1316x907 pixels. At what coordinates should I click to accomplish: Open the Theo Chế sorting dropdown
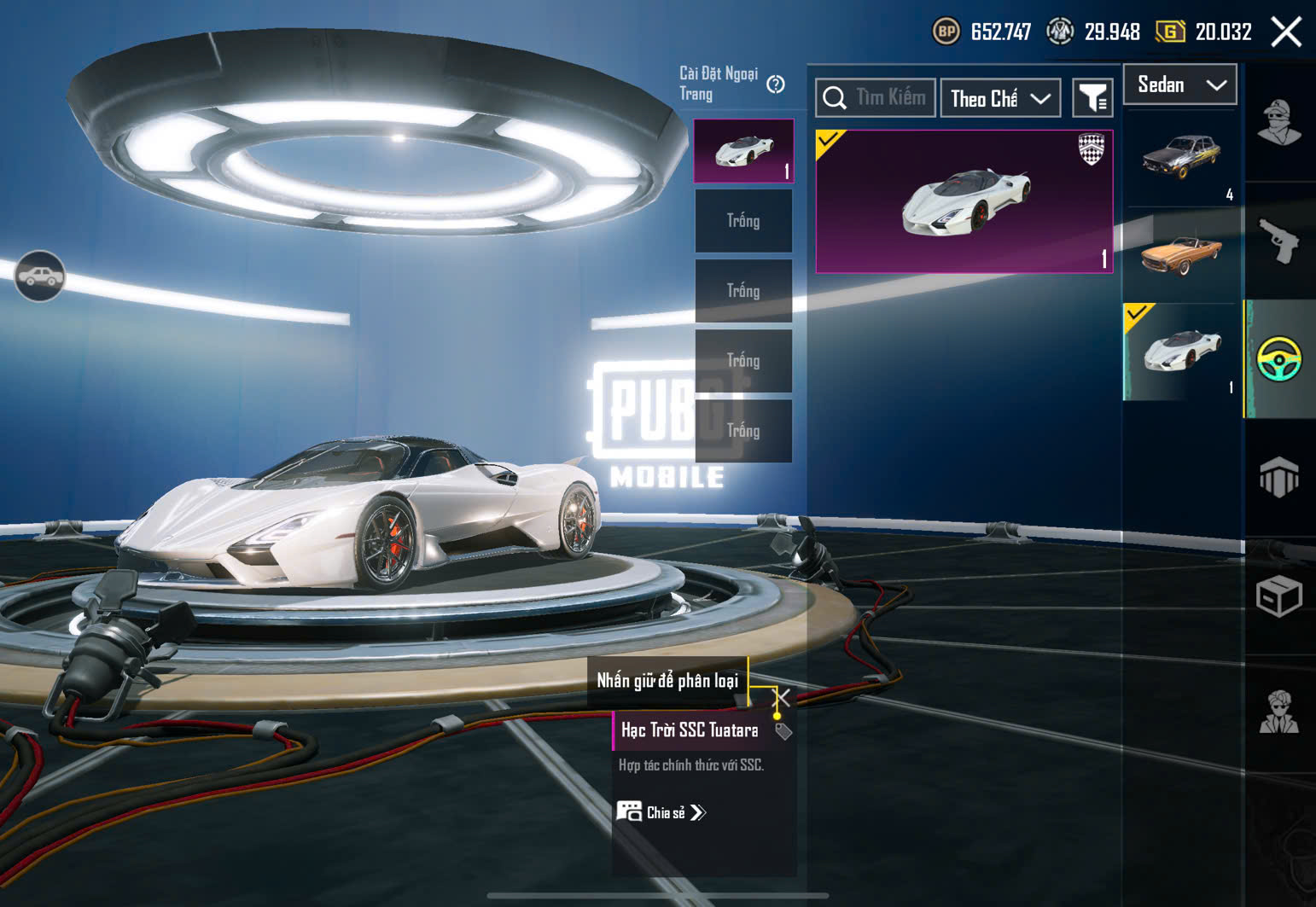1000,99
